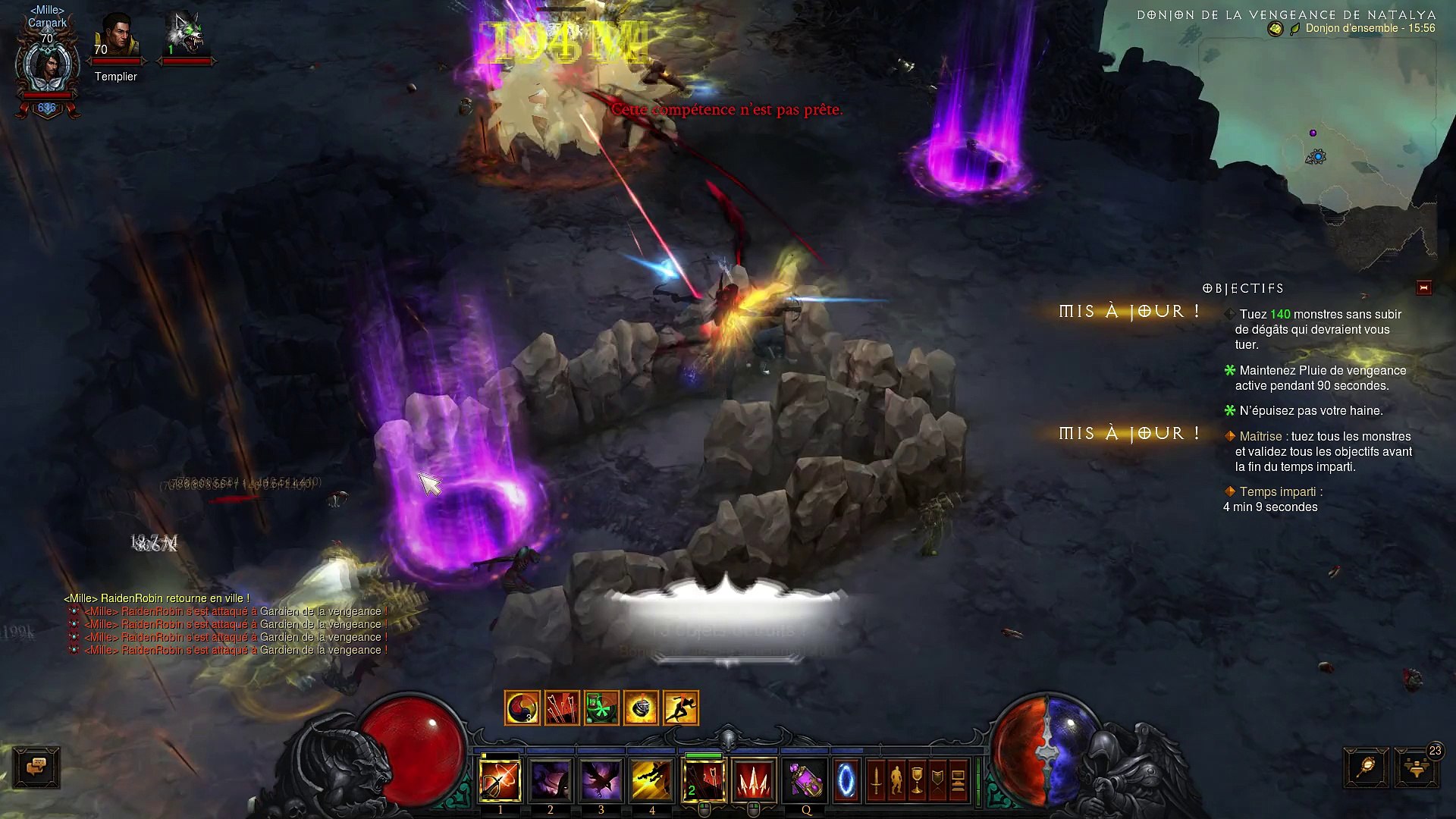Open the character inventory figure button
This screenshot has height=819, width=1456.
click(x=896, y=780)
